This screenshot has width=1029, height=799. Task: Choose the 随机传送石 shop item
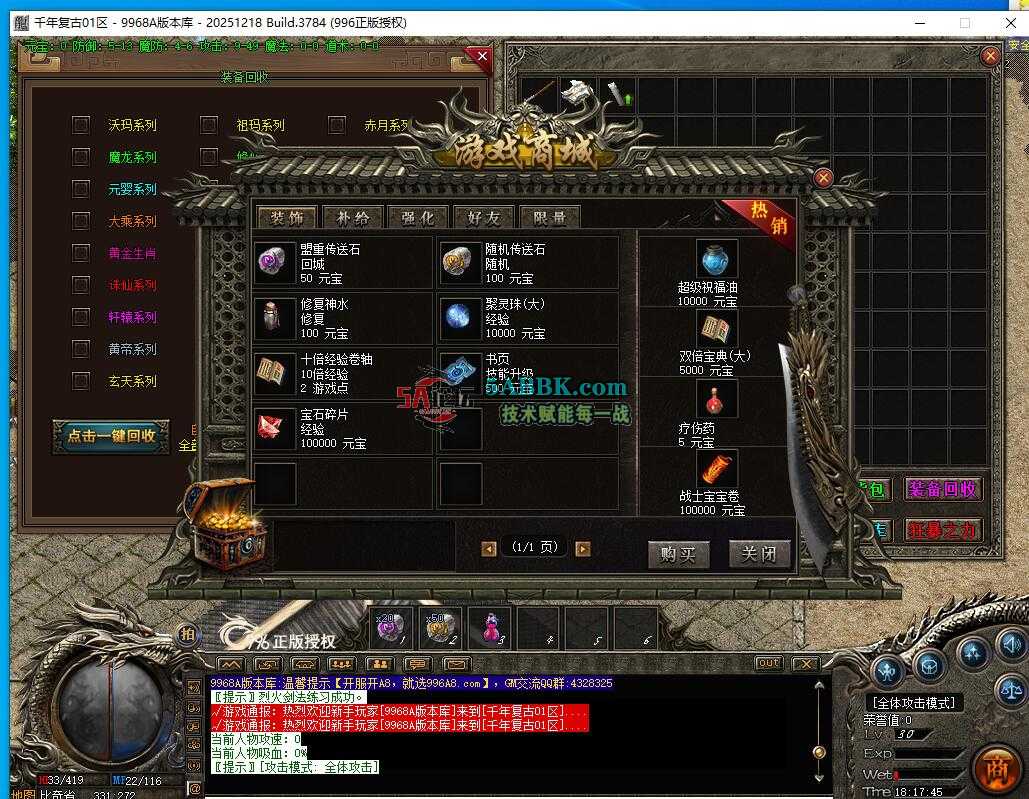coord(527,263)
